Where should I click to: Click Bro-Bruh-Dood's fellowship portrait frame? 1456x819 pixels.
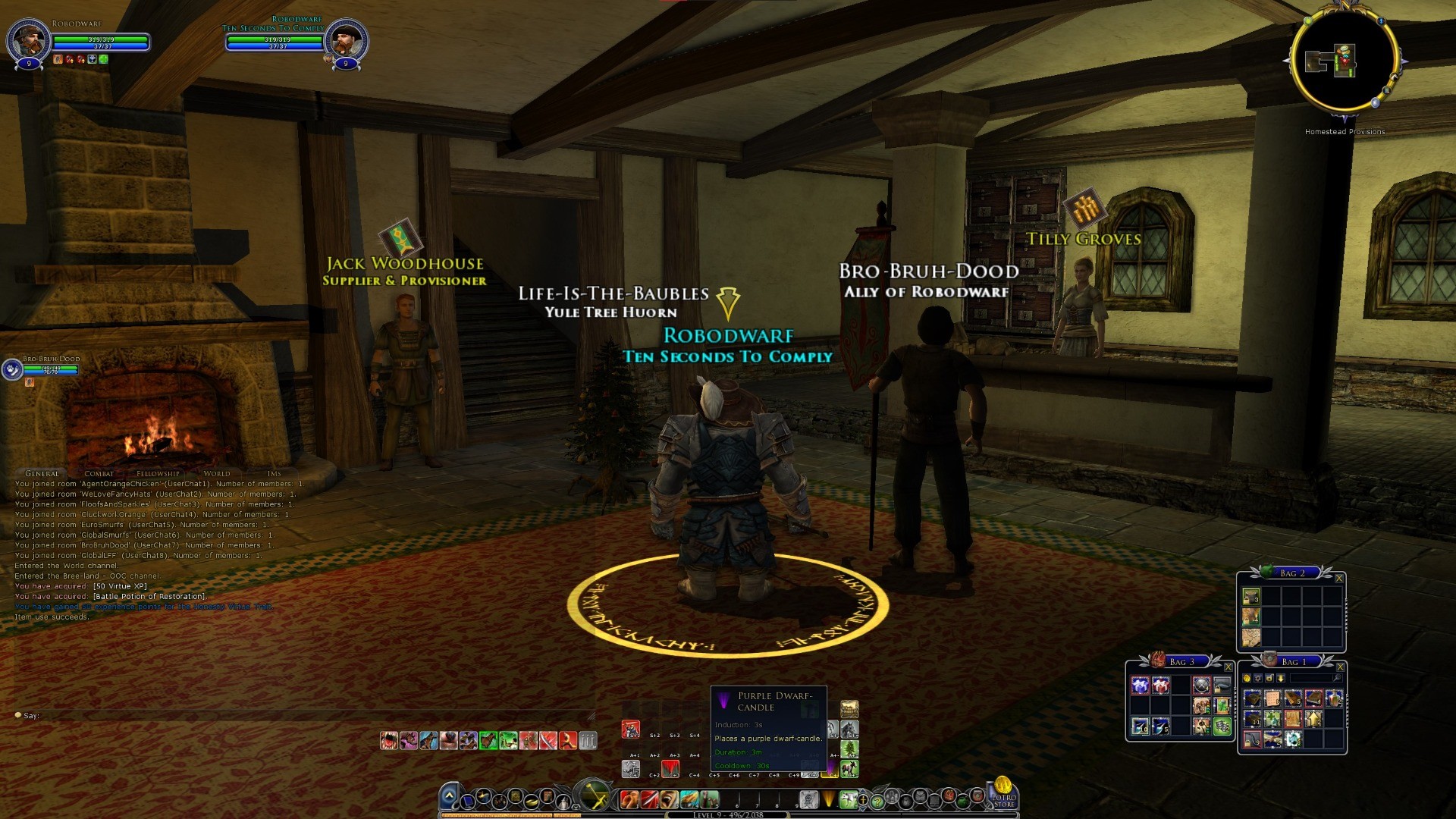(12, 369)
